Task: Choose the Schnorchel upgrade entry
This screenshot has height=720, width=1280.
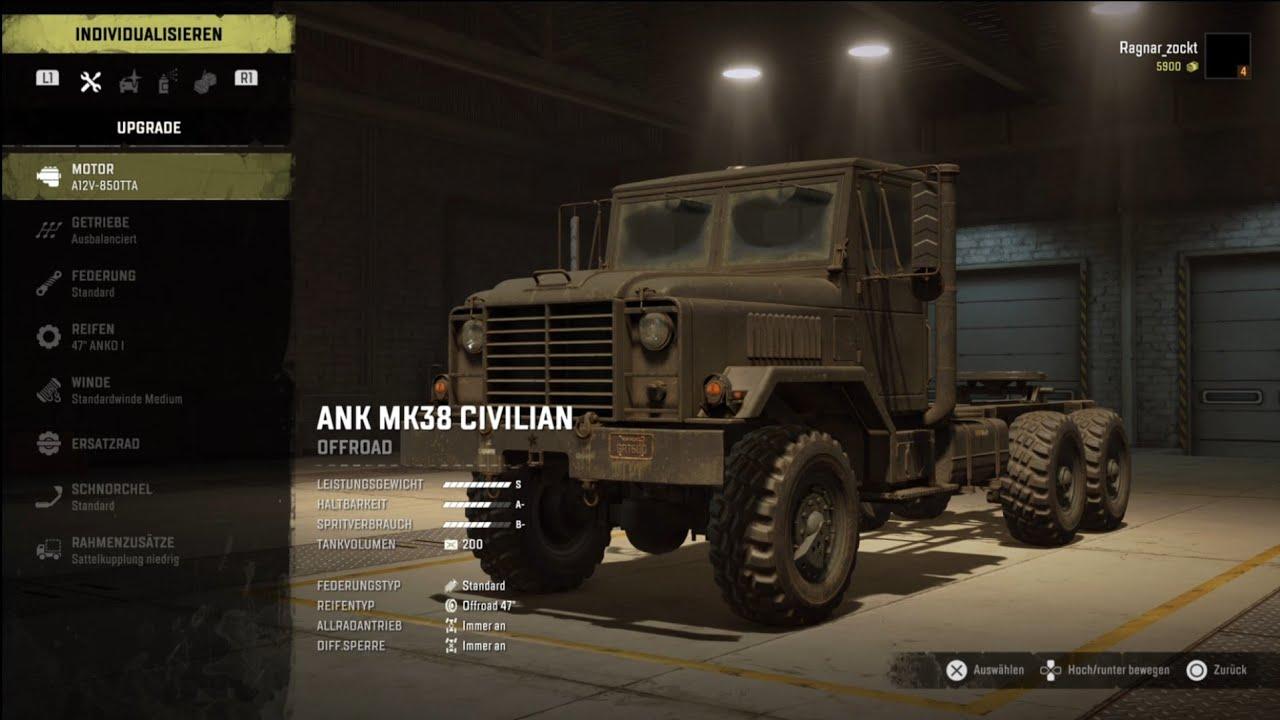Action: [147, 497]
